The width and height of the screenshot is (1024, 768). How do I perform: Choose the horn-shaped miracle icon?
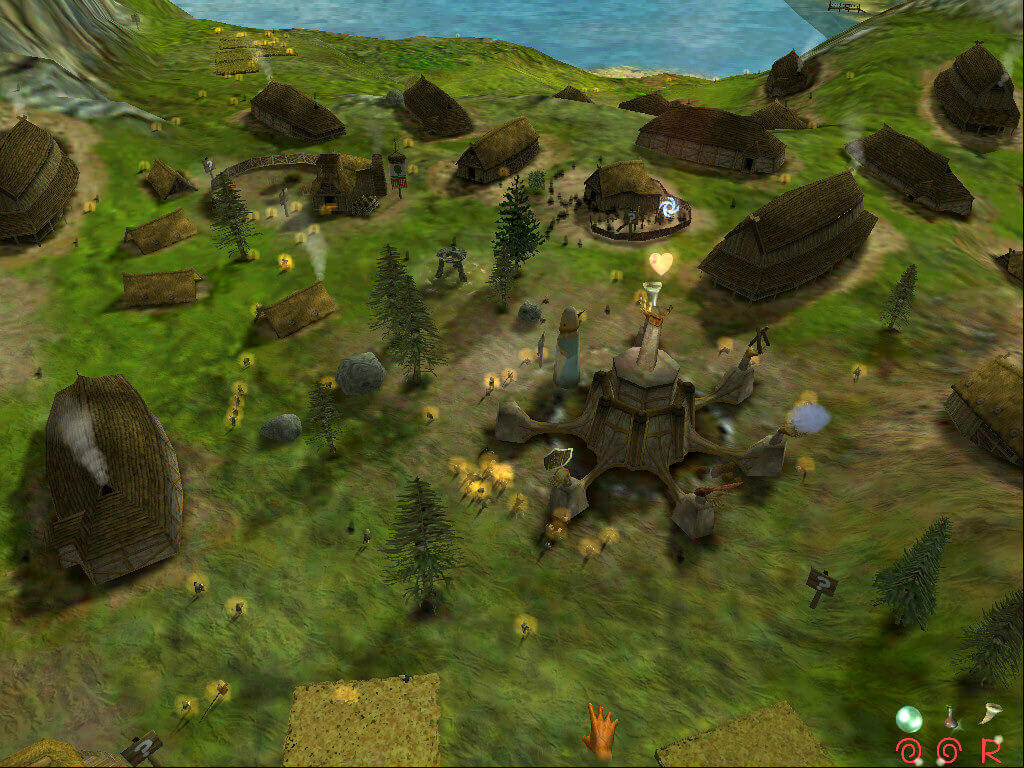click(989, 712)
